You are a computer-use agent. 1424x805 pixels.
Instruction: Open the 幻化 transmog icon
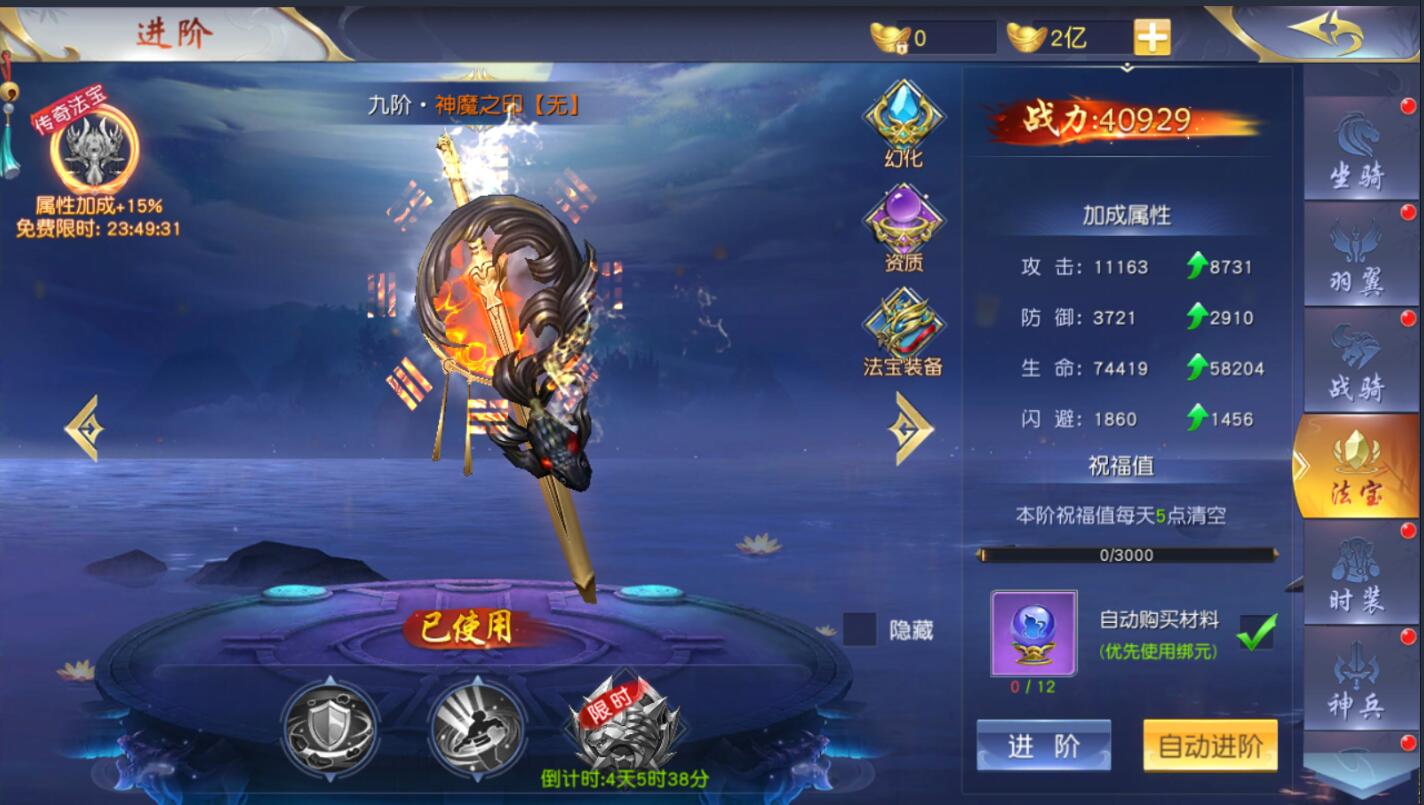coord(904,124)
